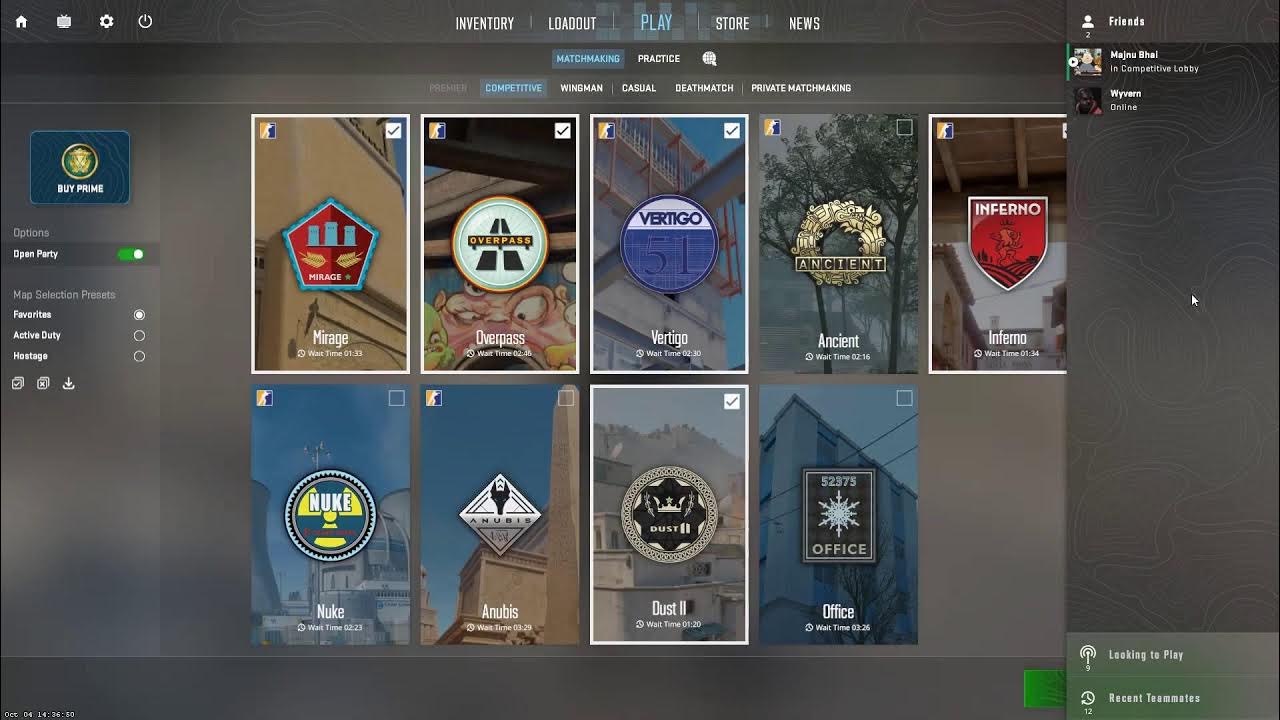Go to the Loadout screen
Screen dimensions: 1280x720
572,23
